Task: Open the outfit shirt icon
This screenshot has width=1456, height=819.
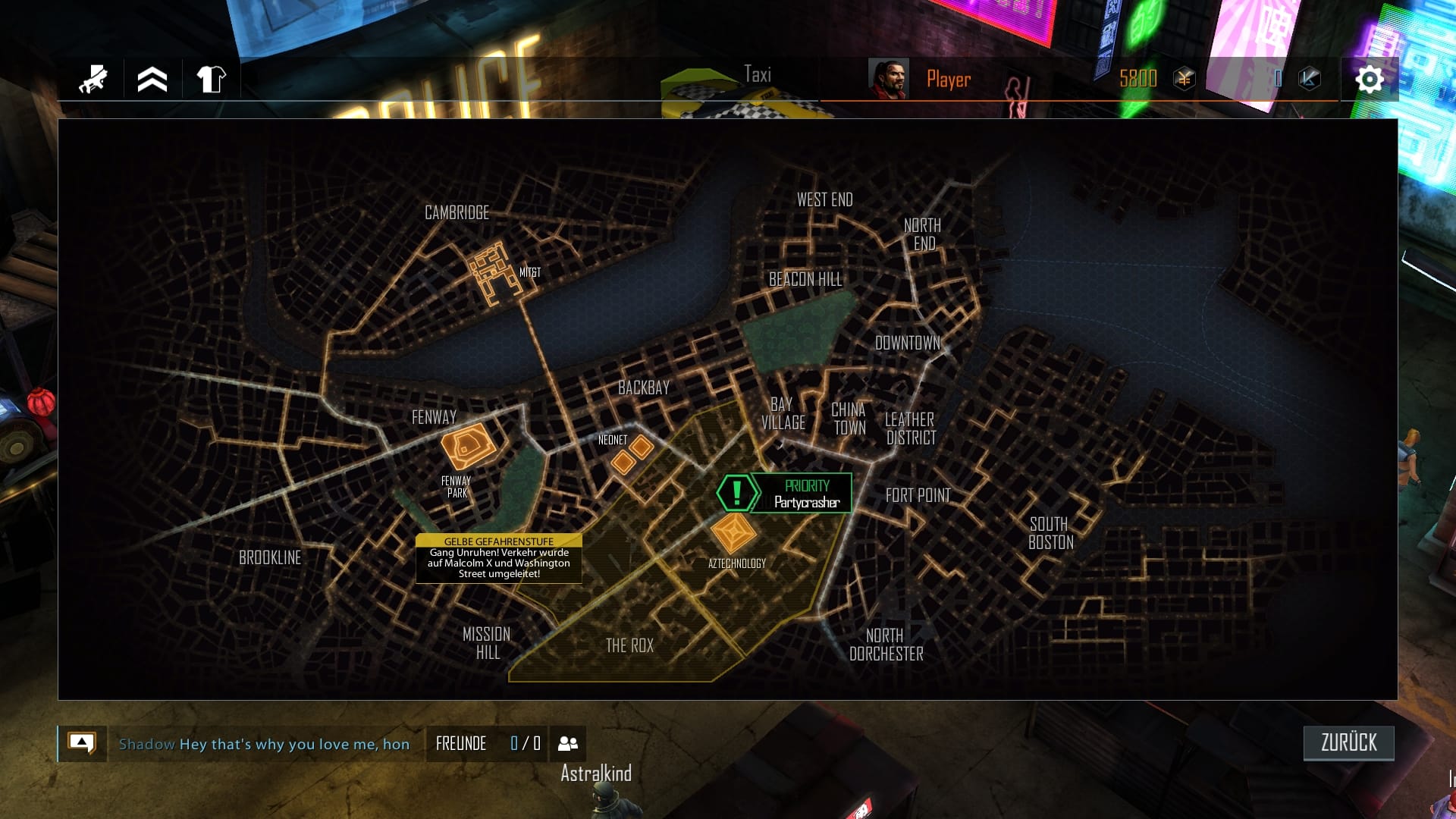Action: (212, 78)
